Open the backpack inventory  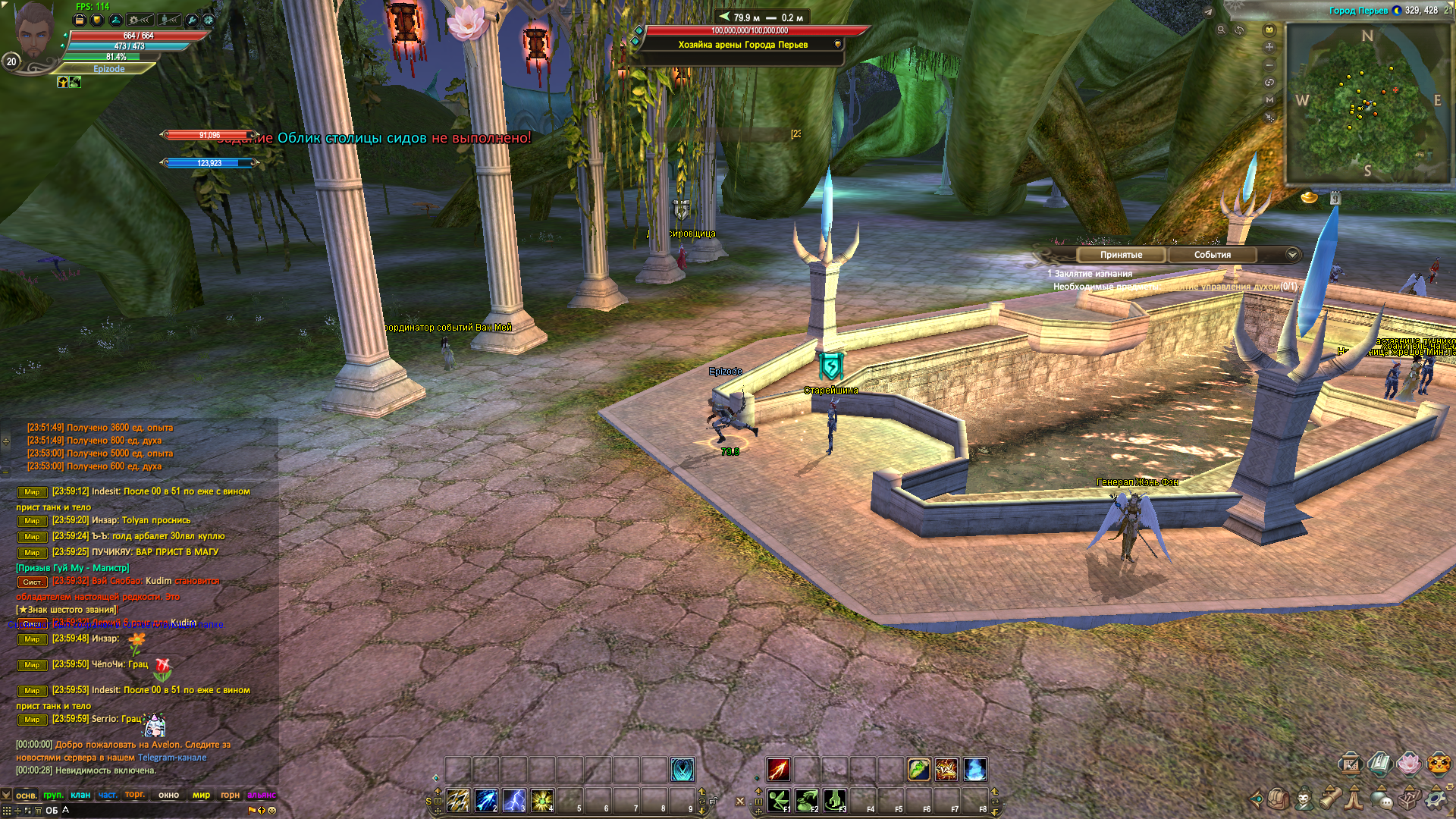click(x=1278, y=799)
